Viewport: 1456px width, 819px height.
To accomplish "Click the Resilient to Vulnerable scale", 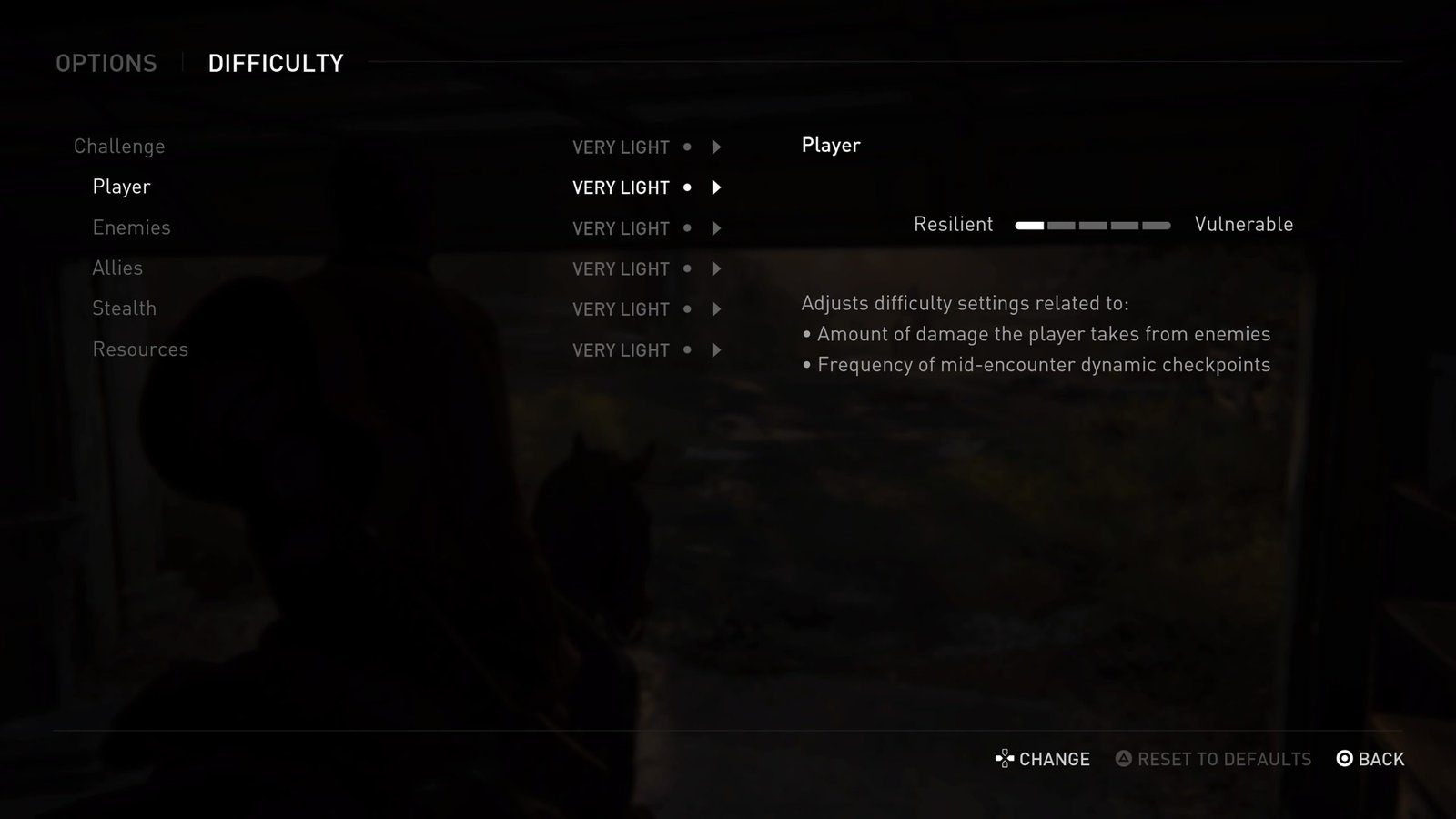I will (x=1093, y=225).
